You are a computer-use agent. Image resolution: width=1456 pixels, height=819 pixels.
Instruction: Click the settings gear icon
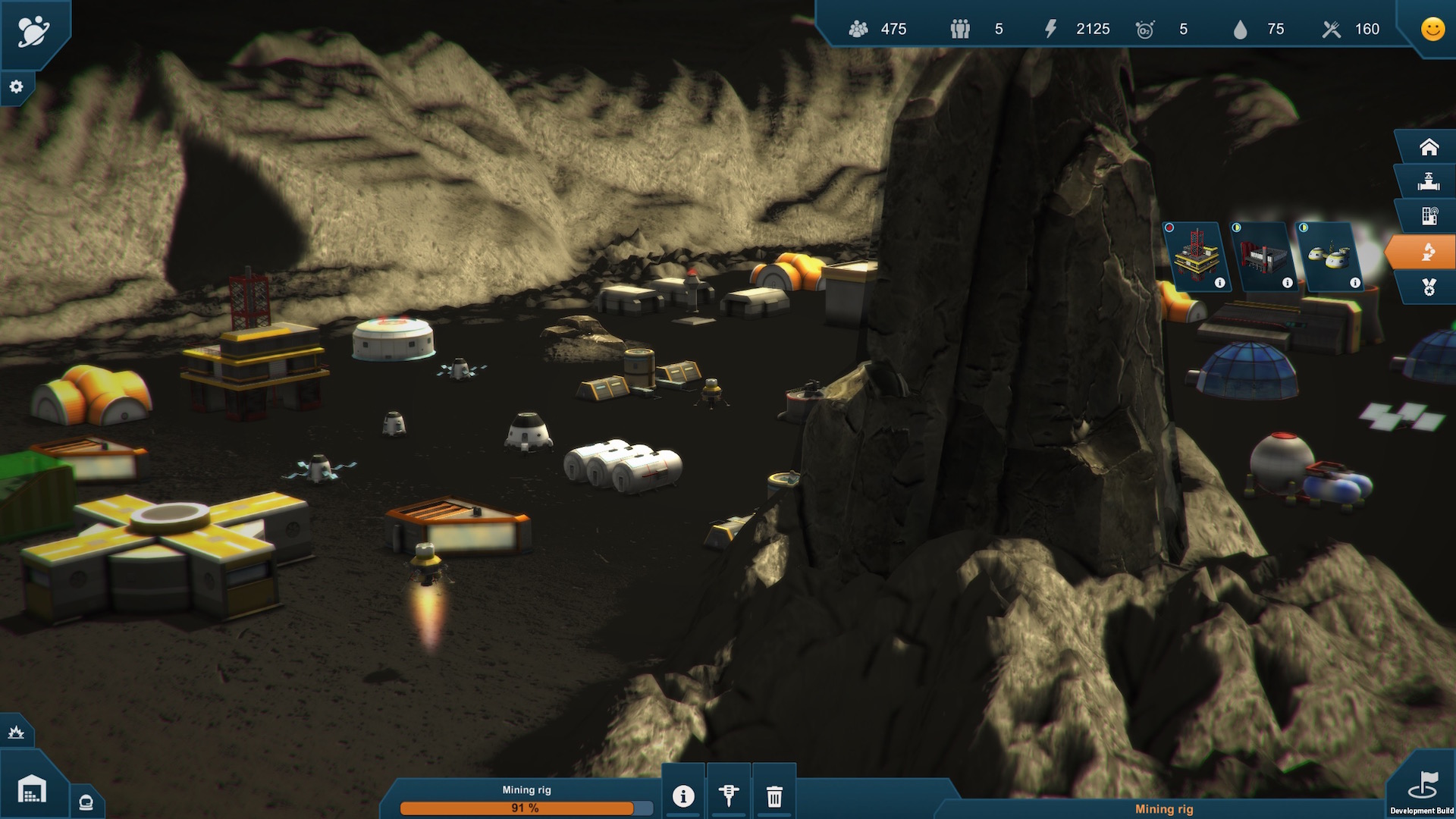[x=16, y=86]
